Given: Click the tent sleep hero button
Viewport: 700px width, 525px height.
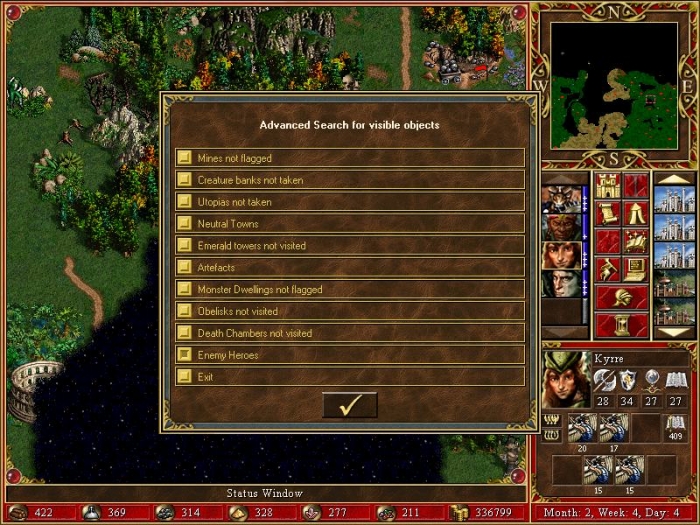Looking at the screenshot, I should pyautogui.click(x=634, y=213).
